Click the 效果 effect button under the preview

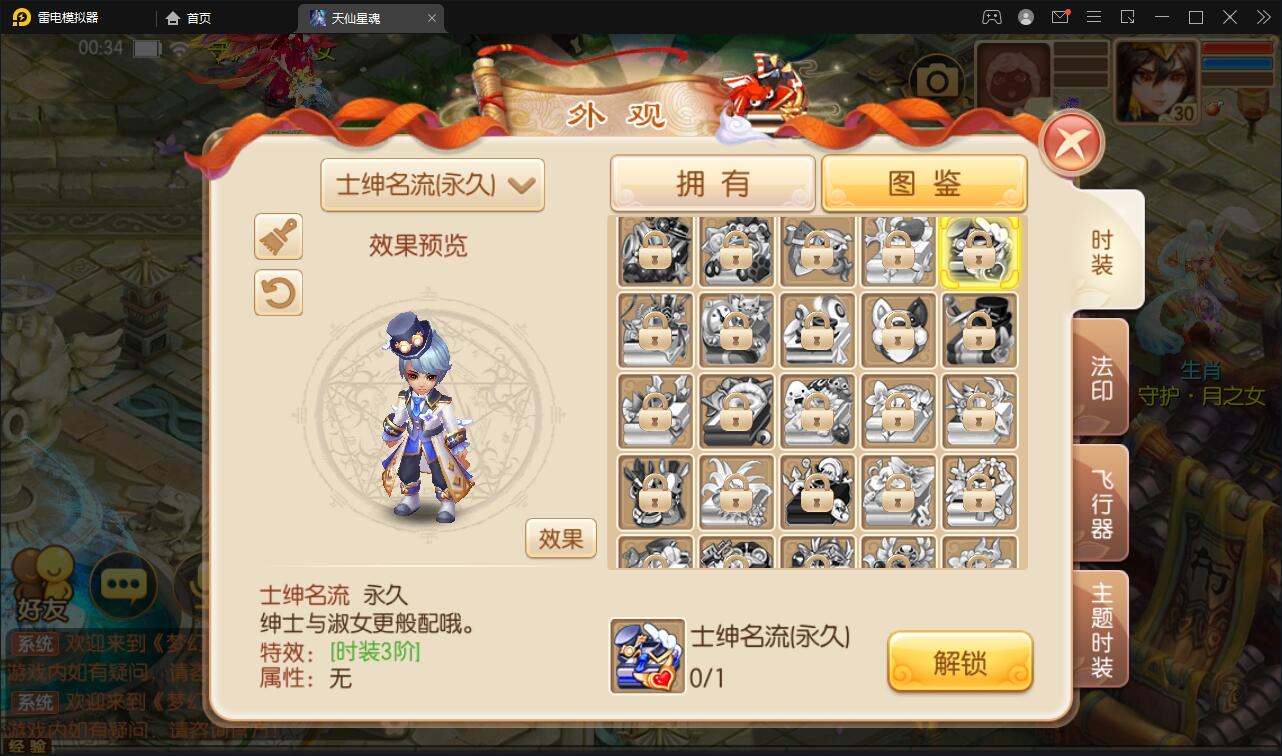click(560, 538)
